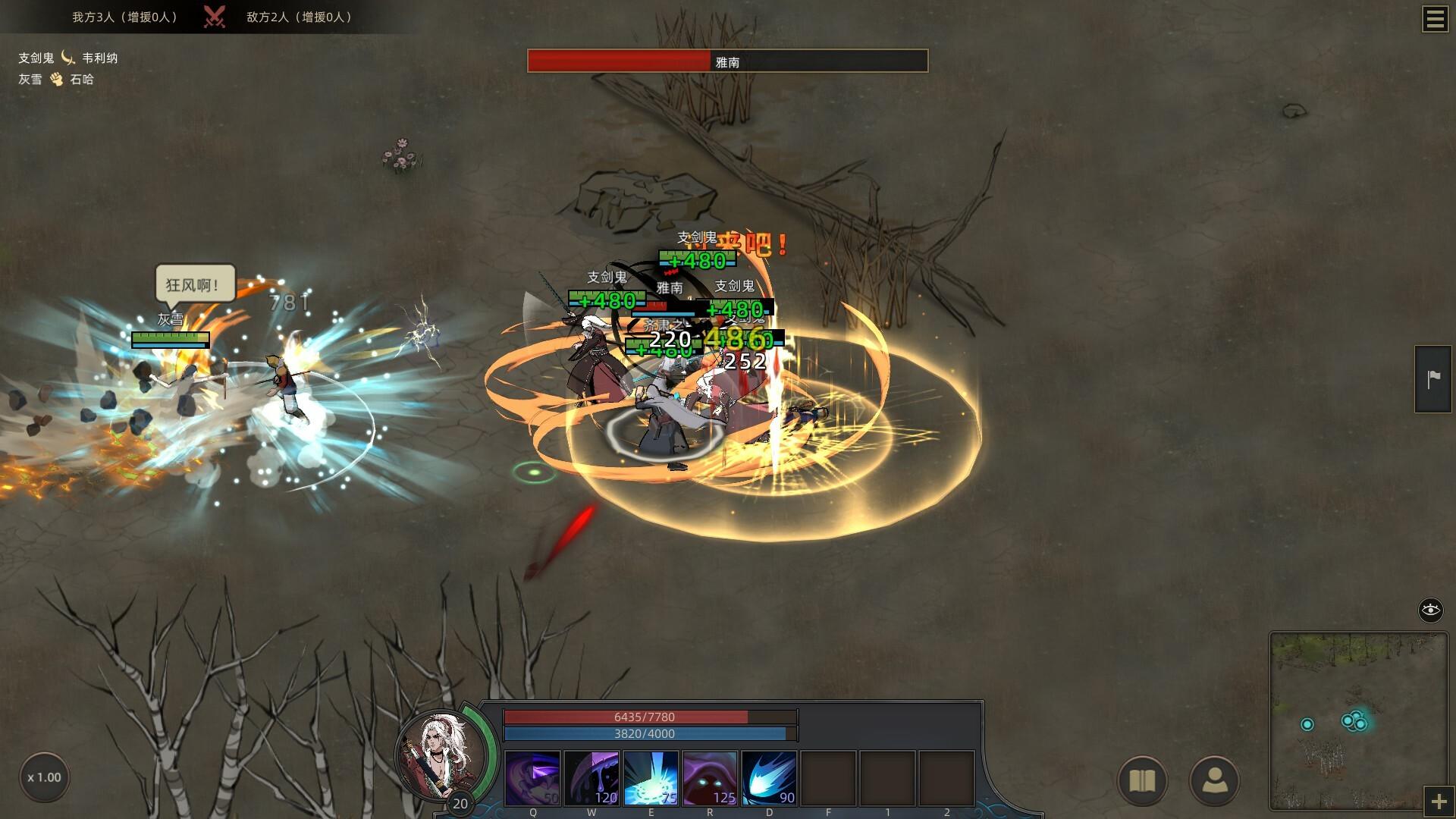Activate the E green burst skill
The height and width of the screenshot is (819, 1456).
pos(650,777)
